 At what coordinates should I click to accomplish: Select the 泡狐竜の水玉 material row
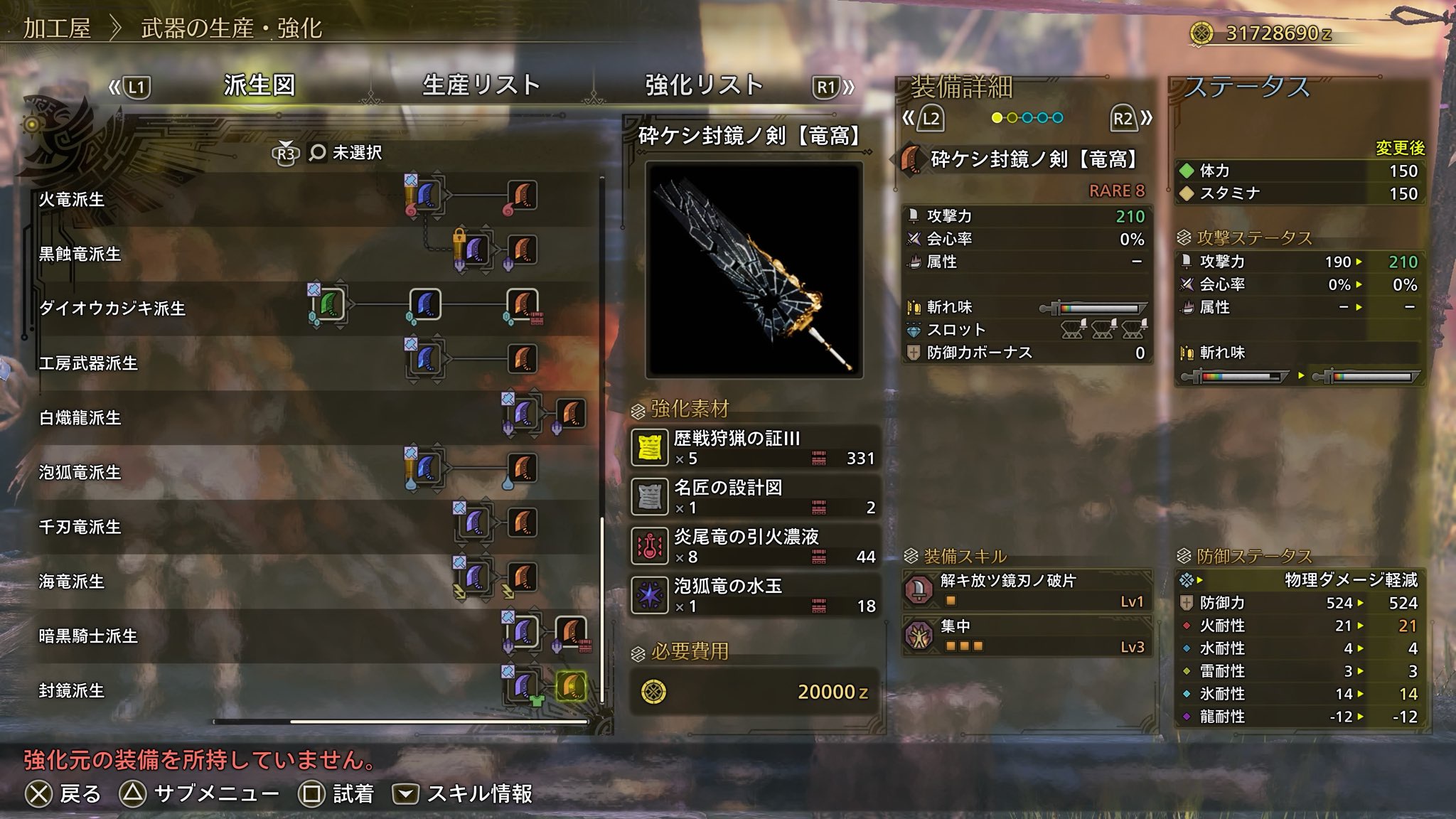click(755, 595)
